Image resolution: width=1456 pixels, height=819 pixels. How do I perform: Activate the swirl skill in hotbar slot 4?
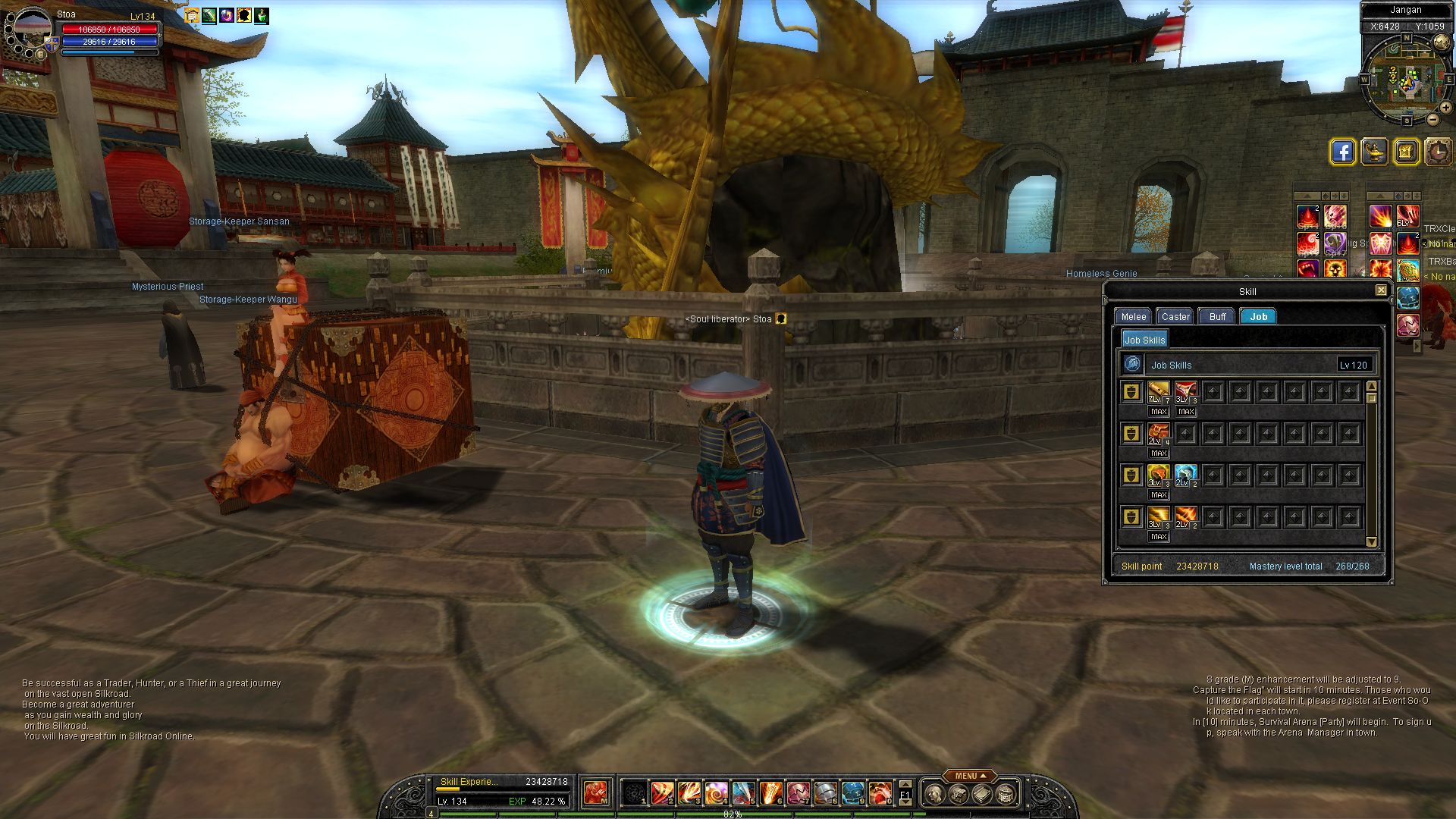(716, 793)
